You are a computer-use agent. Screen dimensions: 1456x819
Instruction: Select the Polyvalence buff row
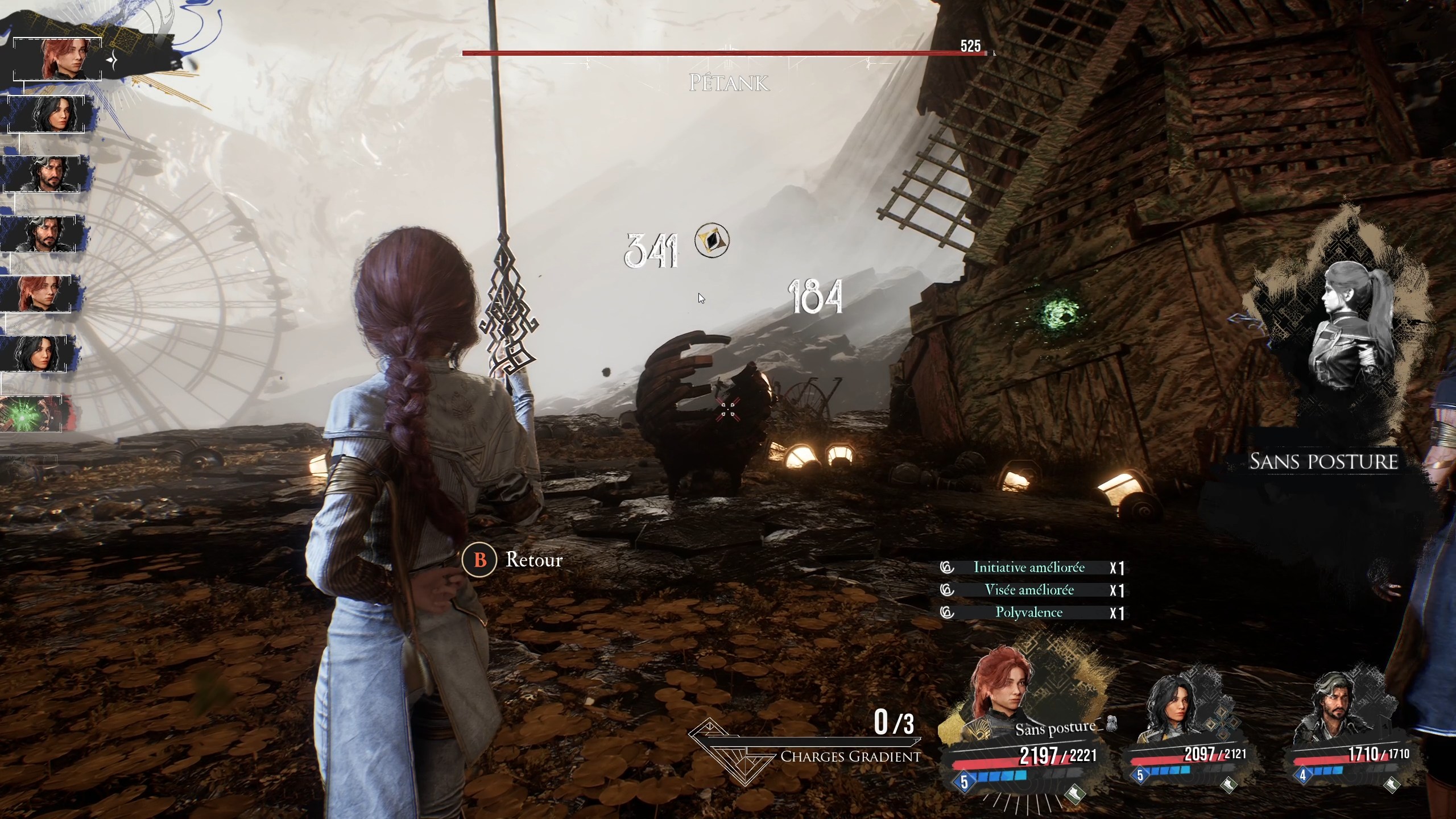[1028, 613]
